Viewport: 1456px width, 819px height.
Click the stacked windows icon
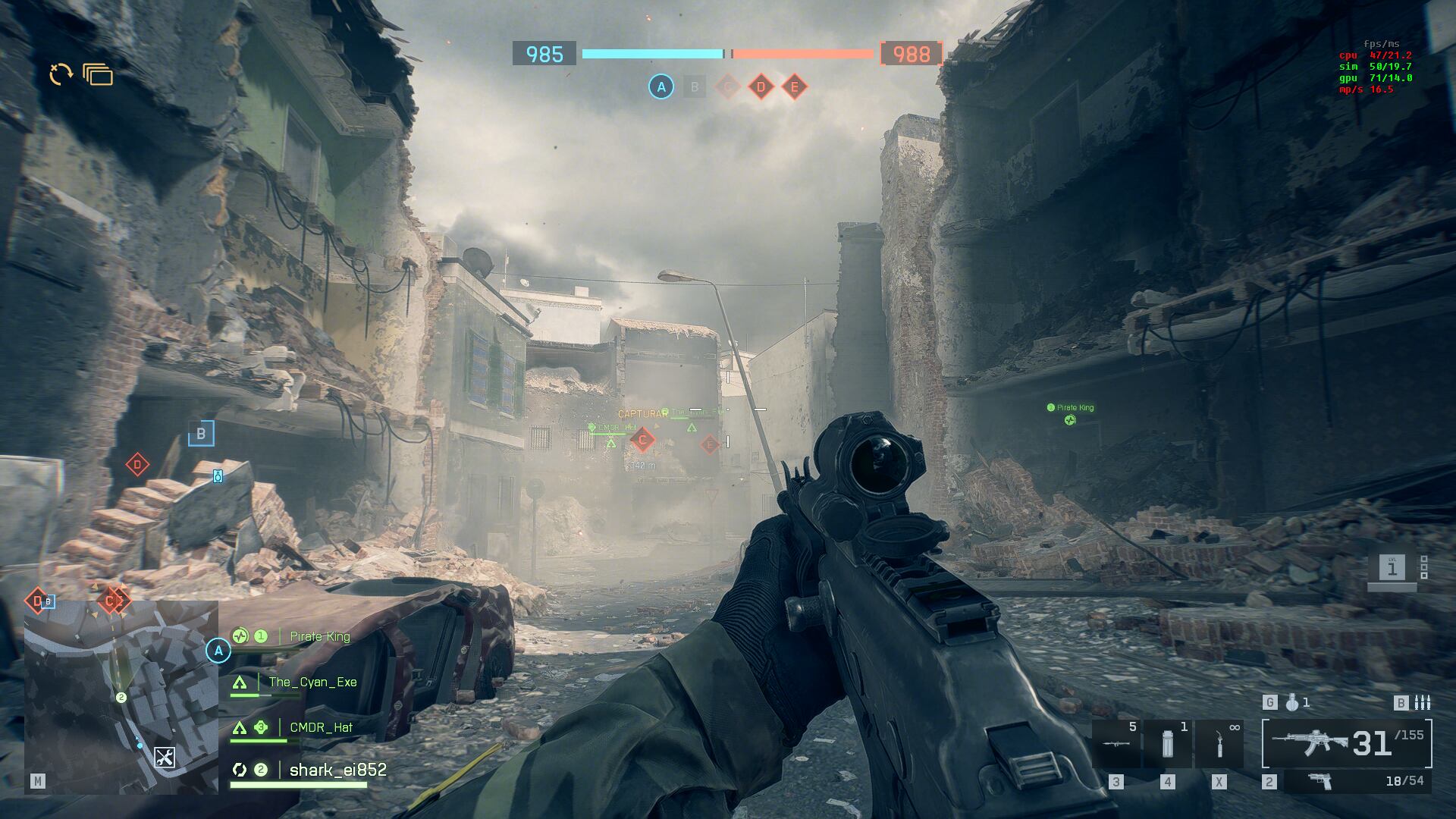(x=98, y=74)
